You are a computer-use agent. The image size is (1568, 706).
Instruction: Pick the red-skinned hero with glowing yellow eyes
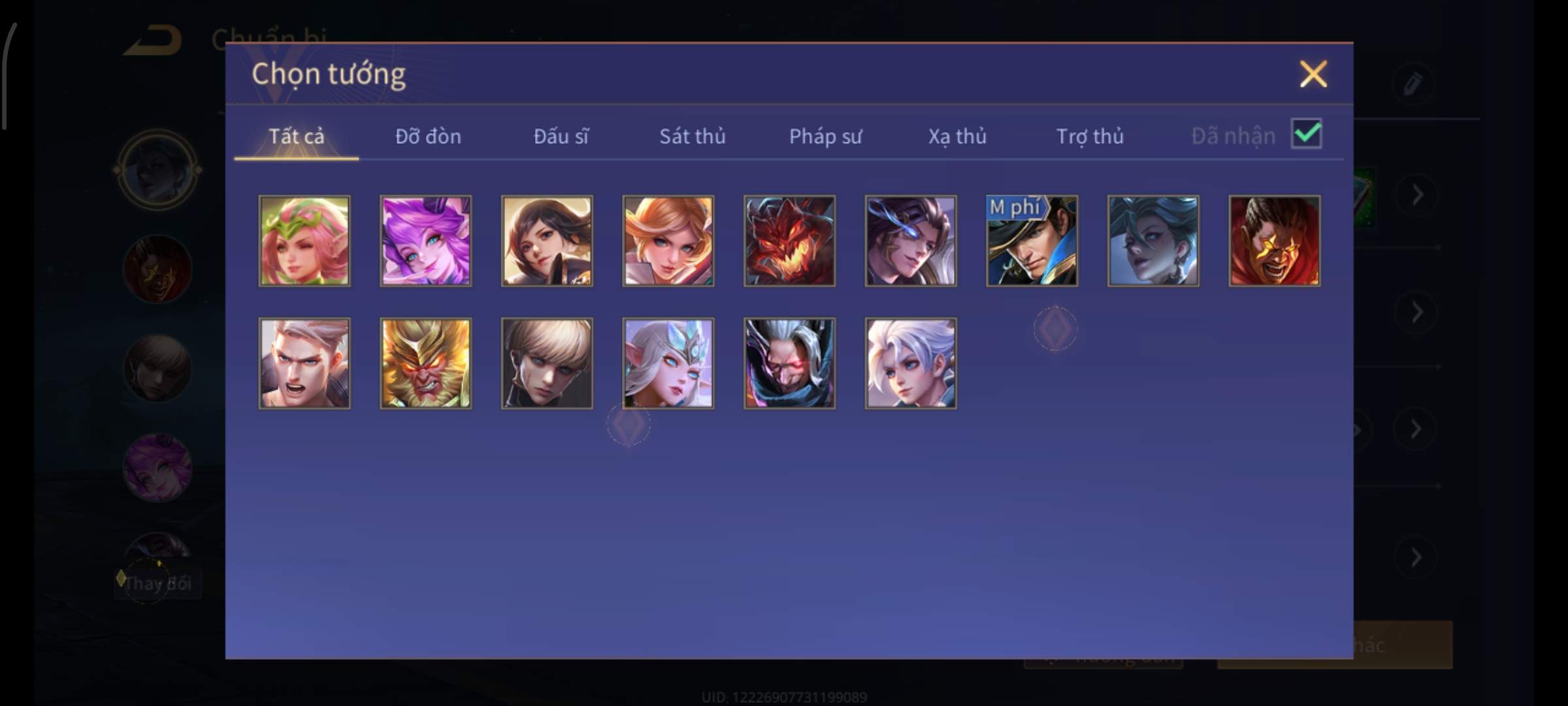[x=1274, y=241]
